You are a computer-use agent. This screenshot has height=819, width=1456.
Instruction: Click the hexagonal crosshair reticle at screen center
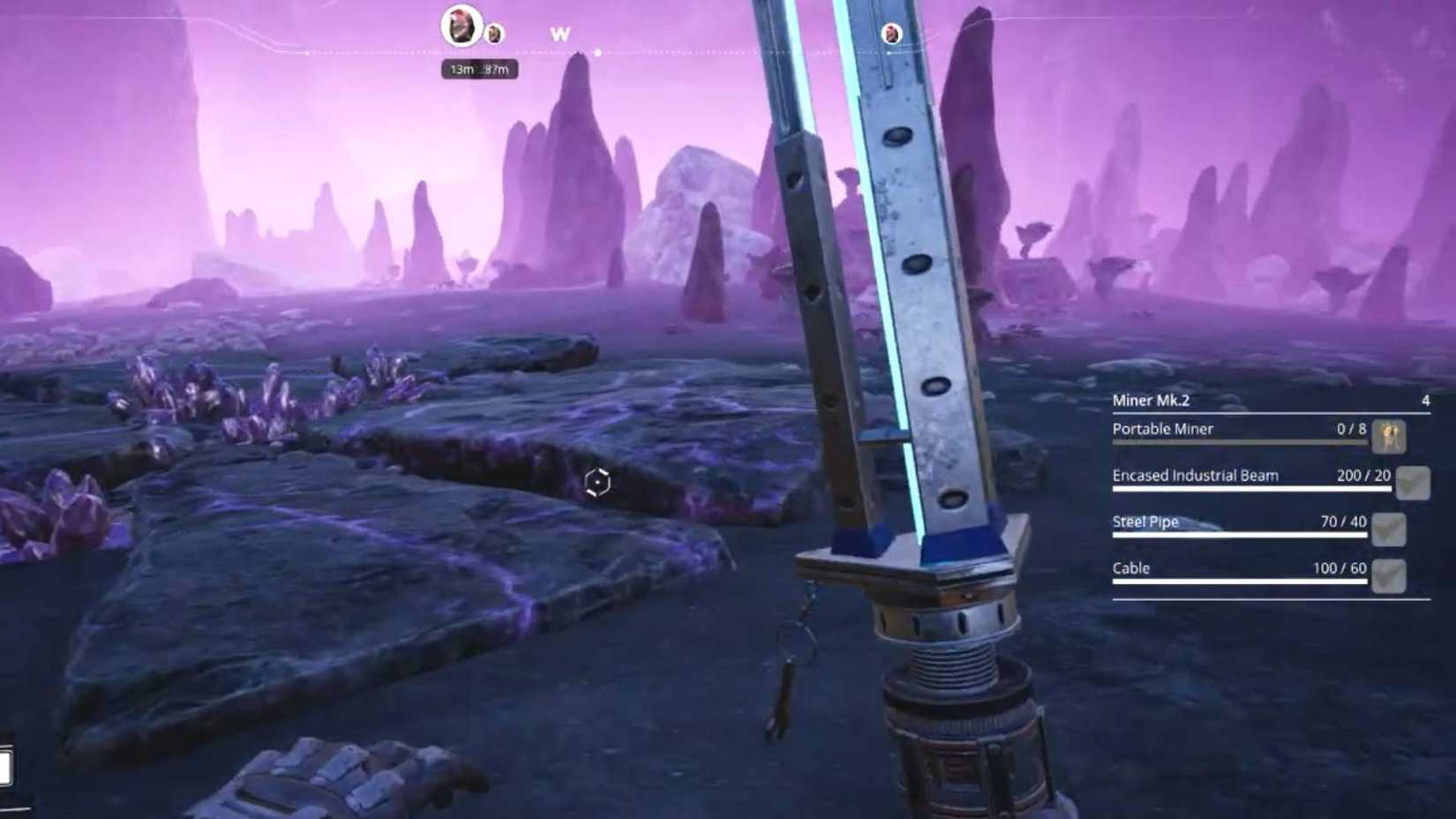597,482
